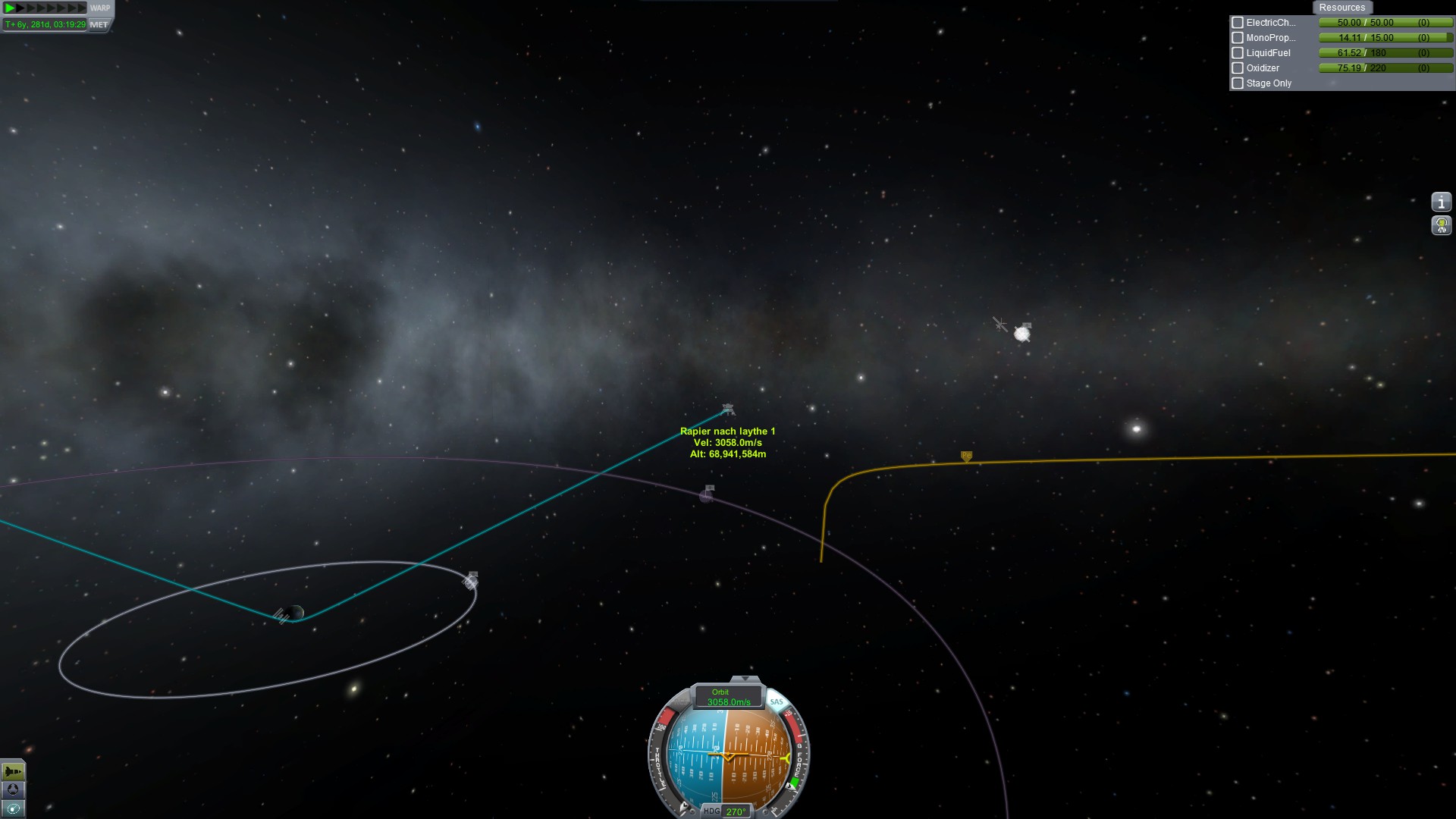Set time warp to the last arrow
Image resolution: width=1456 pixels, height=819 pixels.
[x=82, y=8]
